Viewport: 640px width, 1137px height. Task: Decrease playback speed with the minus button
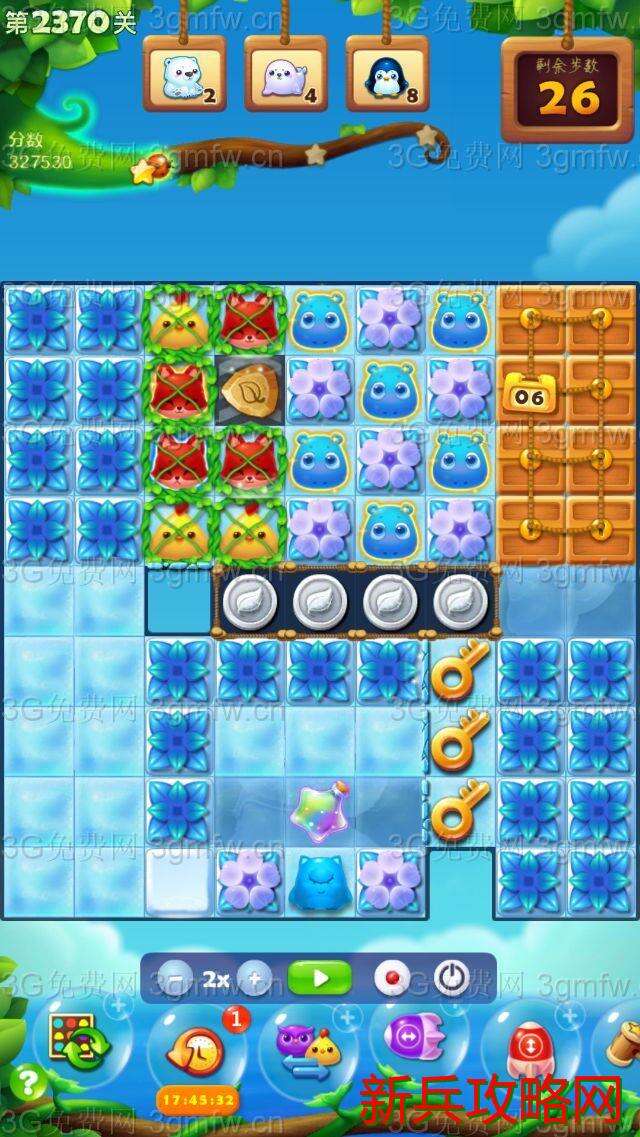point(176,979)
